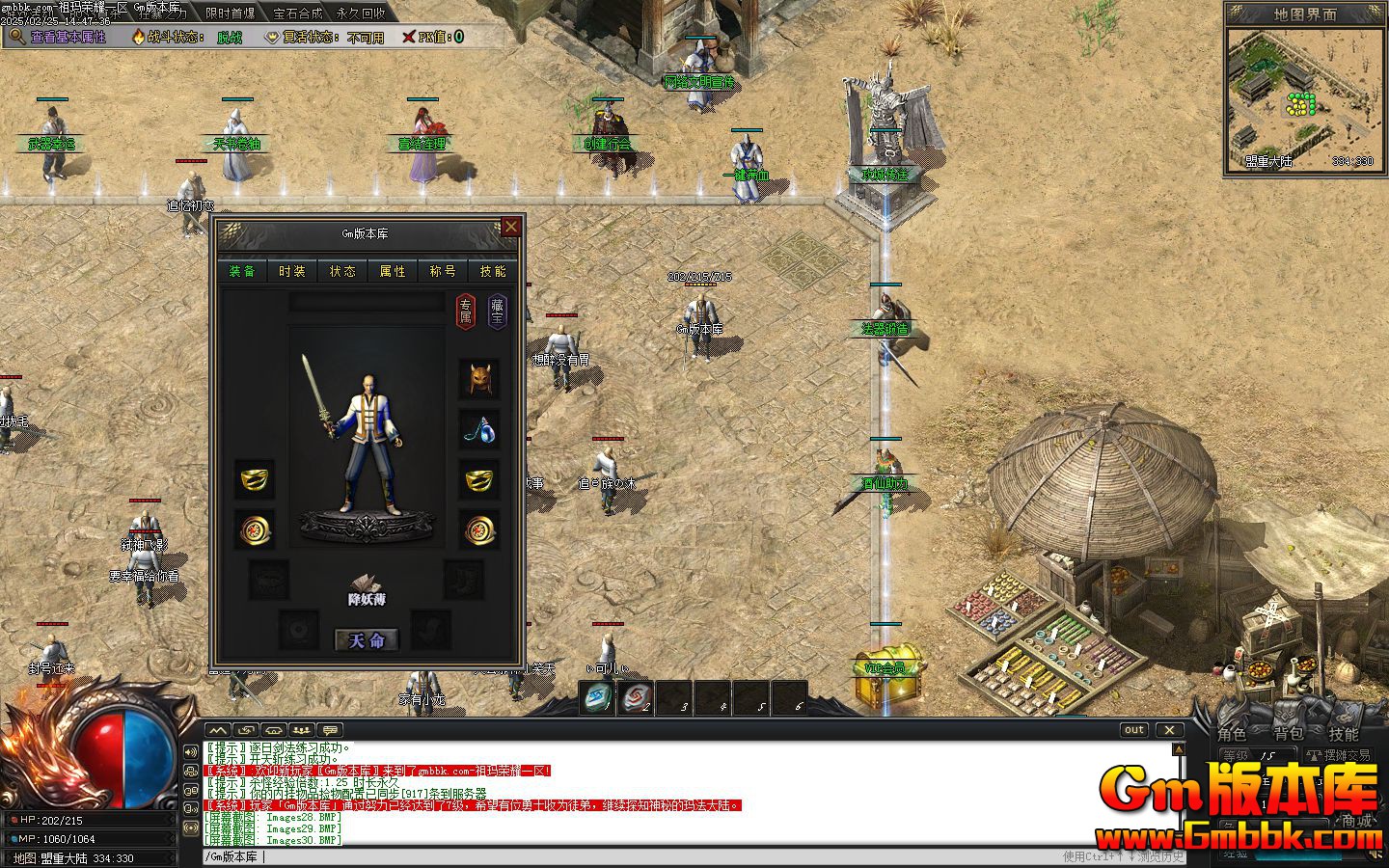Click the 天命 destiny button
The width and height of the screenshot is (1389, 868).
coord(367,640)
